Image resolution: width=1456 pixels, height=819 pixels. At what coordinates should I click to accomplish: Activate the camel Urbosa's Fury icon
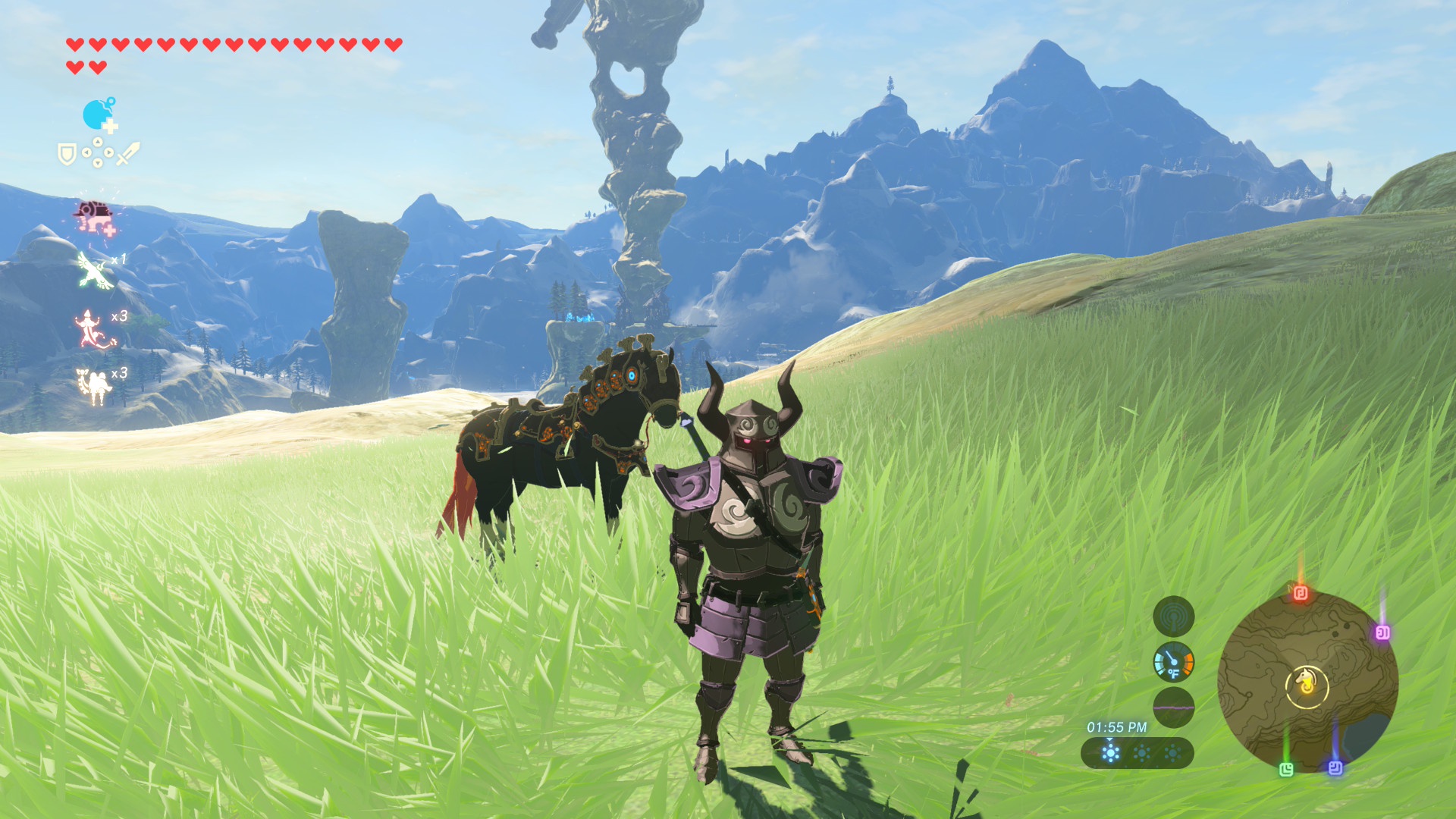coord(94,386)
